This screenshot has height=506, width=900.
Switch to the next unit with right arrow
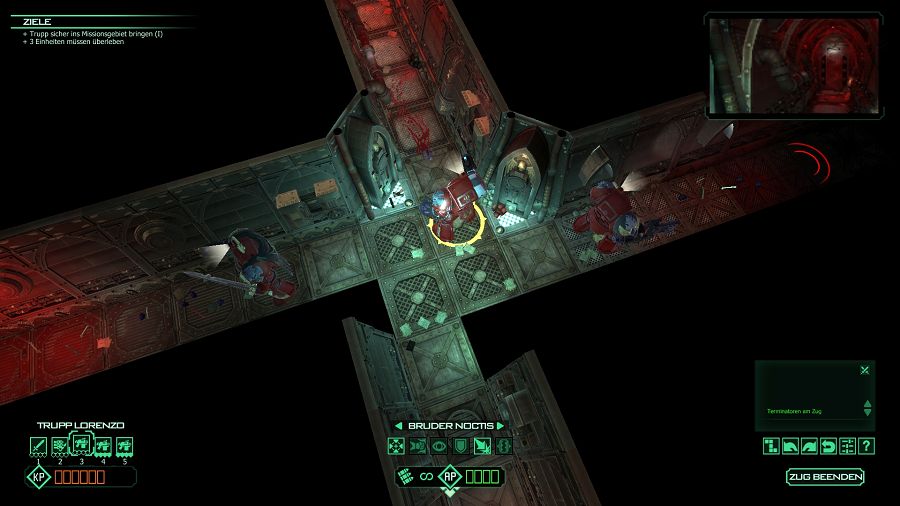point(500,426)
